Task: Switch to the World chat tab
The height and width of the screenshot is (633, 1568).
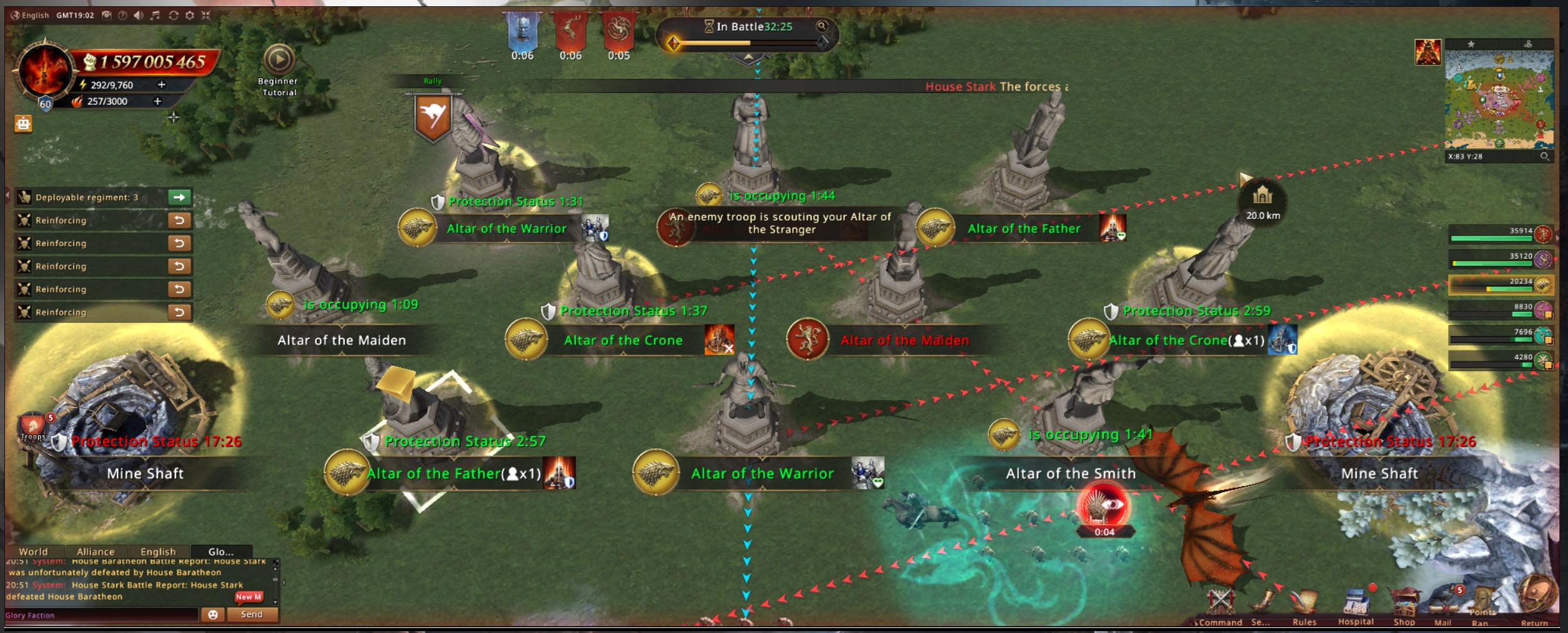Action: [x=33, y=552]
